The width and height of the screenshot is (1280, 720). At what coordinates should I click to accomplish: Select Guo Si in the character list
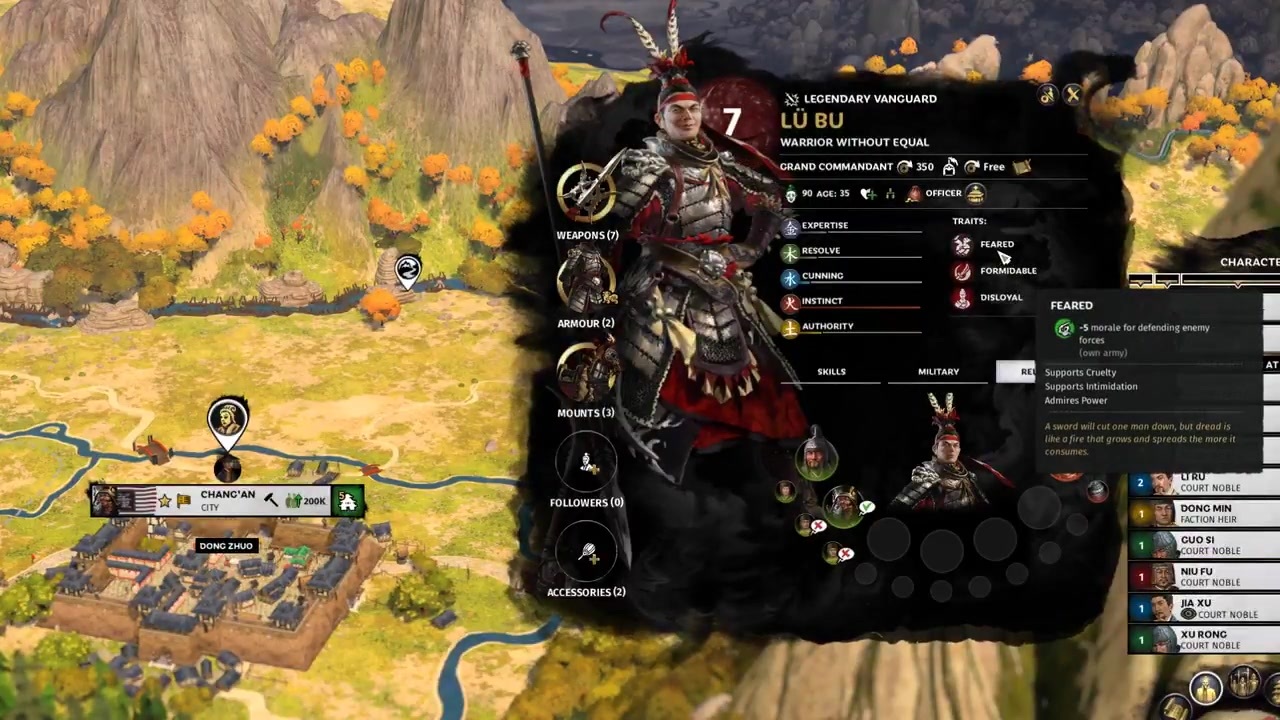pos(1205,545)
